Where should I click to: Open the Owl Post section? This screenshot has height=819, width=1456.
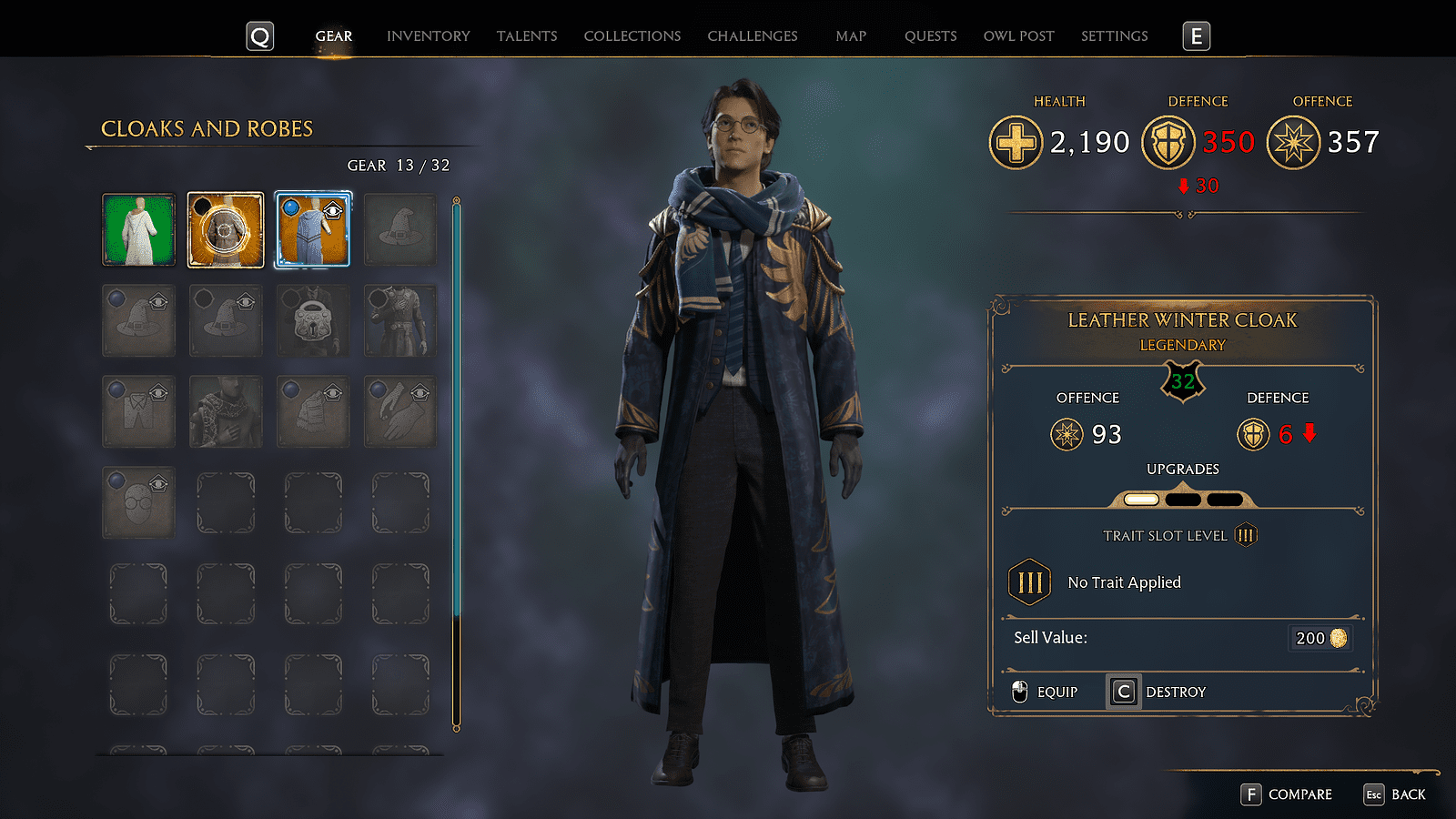(1018, 36)
